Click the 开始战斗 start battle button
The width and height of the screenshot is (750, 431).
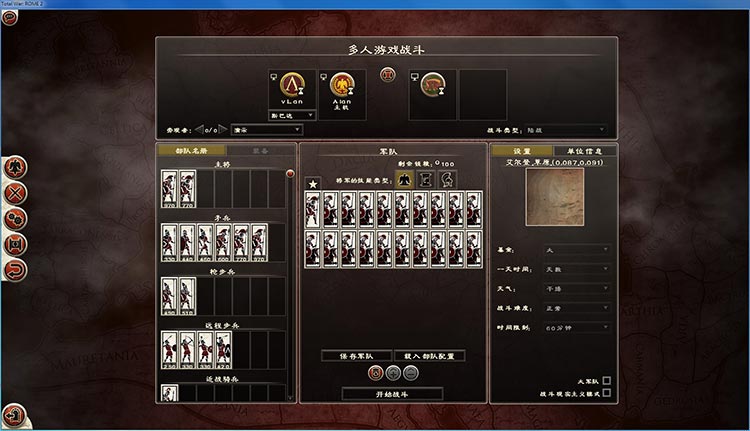coord(391,394)
